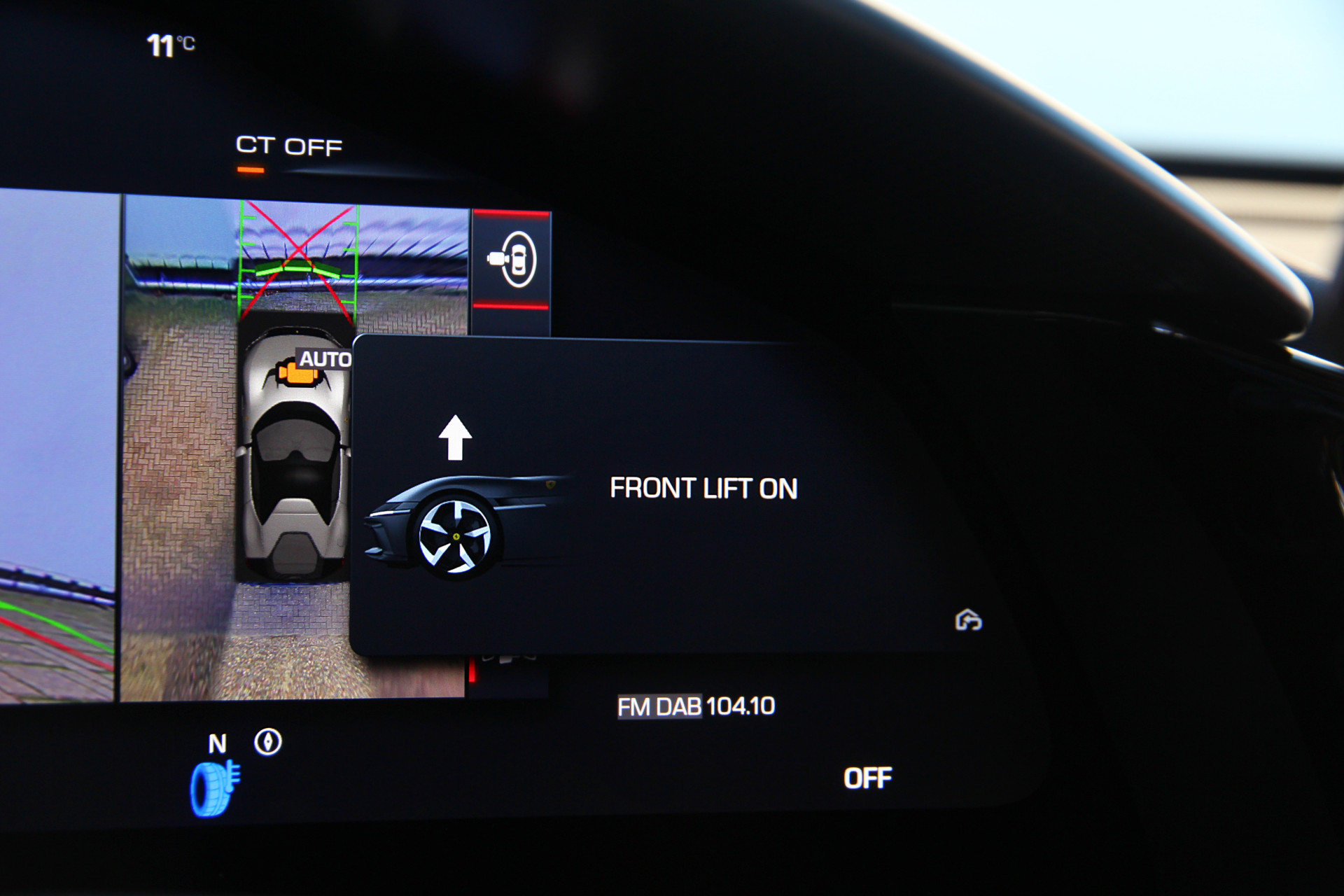The image size is (1344, 896).
Task: Open the front camera view with guide lines
Action: (x=298, y=262)
